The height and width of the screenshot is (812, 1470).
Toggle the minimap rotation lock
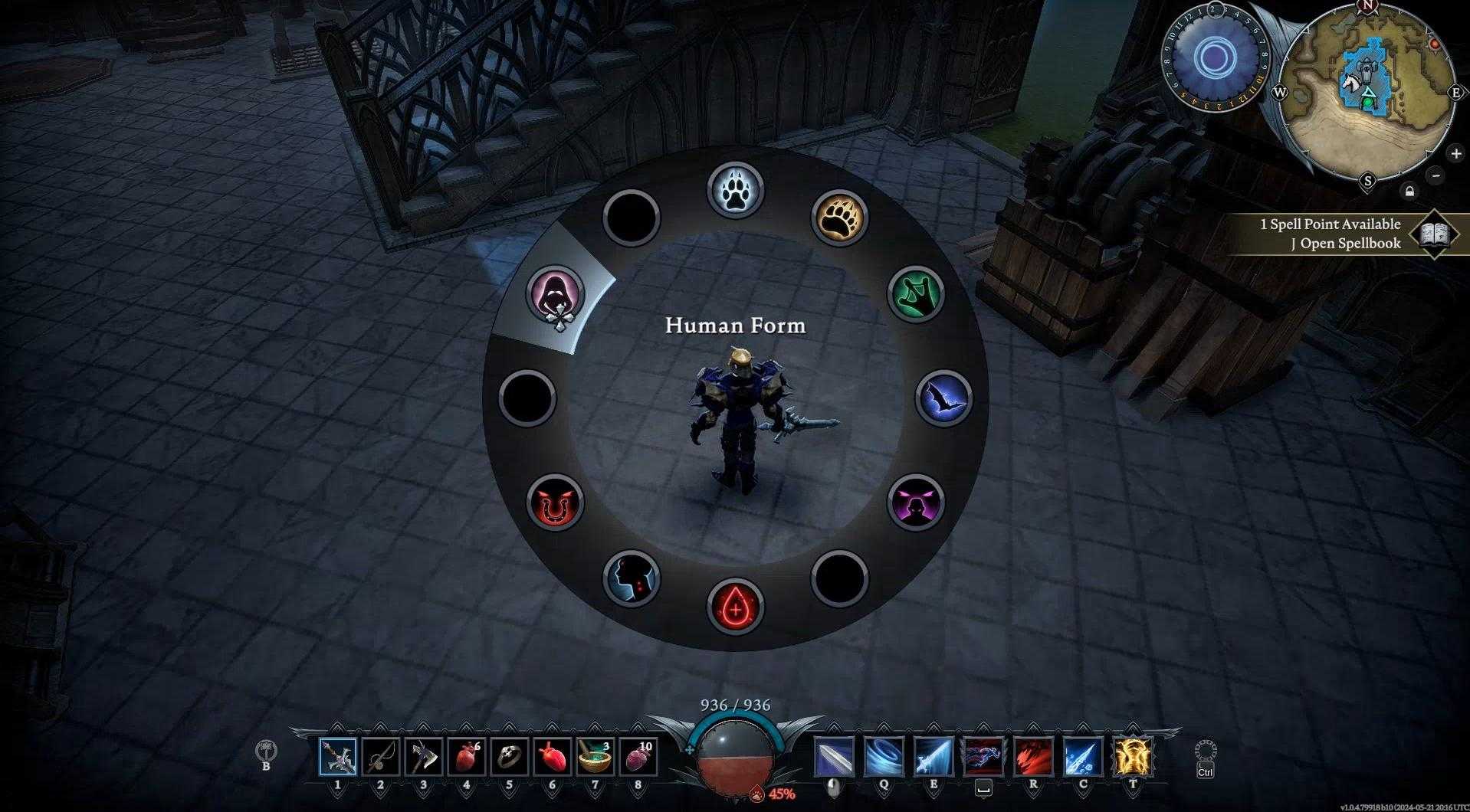click(x=1409, y=191)
